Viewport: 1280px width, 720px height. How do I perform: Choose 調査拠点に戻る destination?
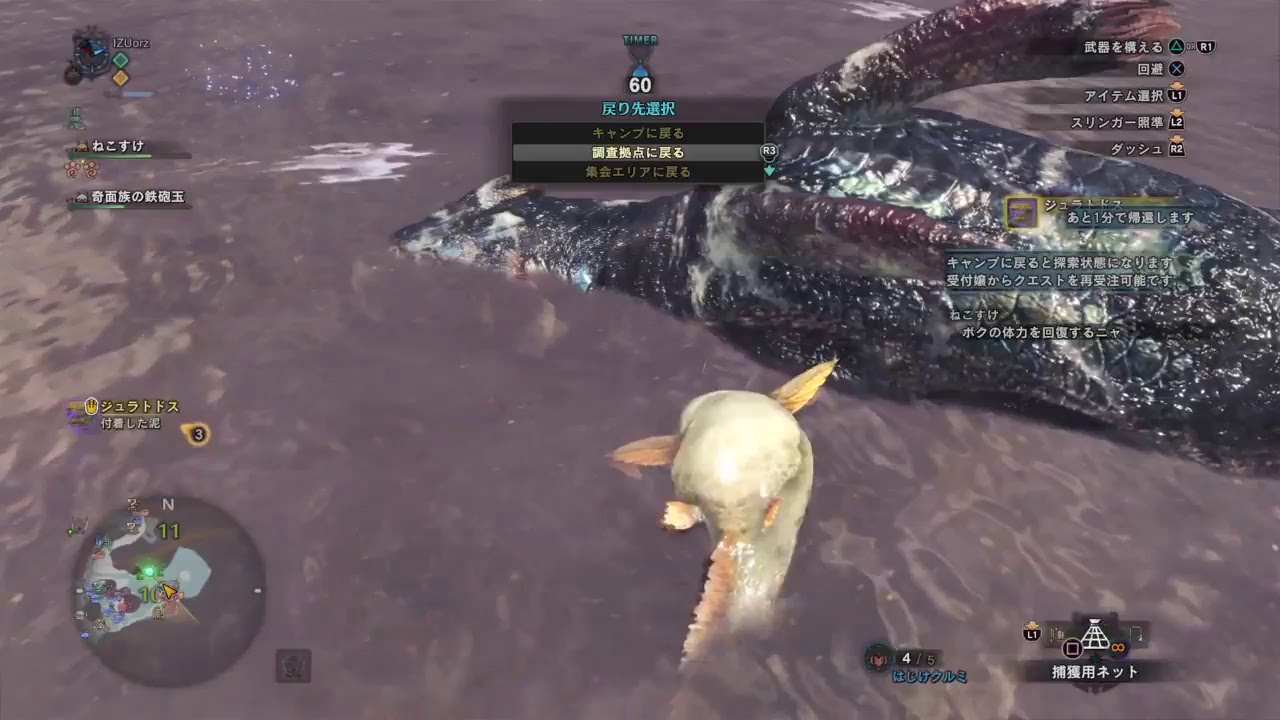(x=637, y=153)
